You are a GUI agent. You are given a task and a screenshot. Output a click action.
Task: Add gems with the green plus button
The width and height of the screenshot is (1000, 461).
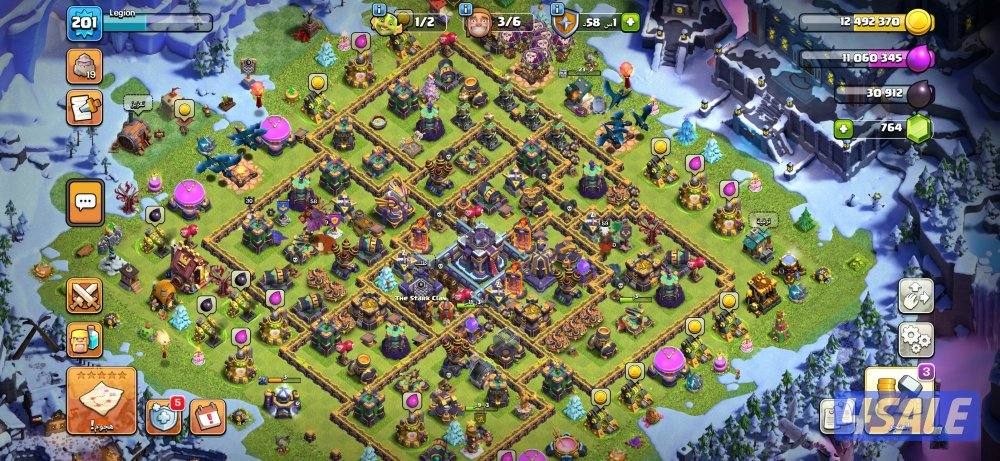[845, 128]
